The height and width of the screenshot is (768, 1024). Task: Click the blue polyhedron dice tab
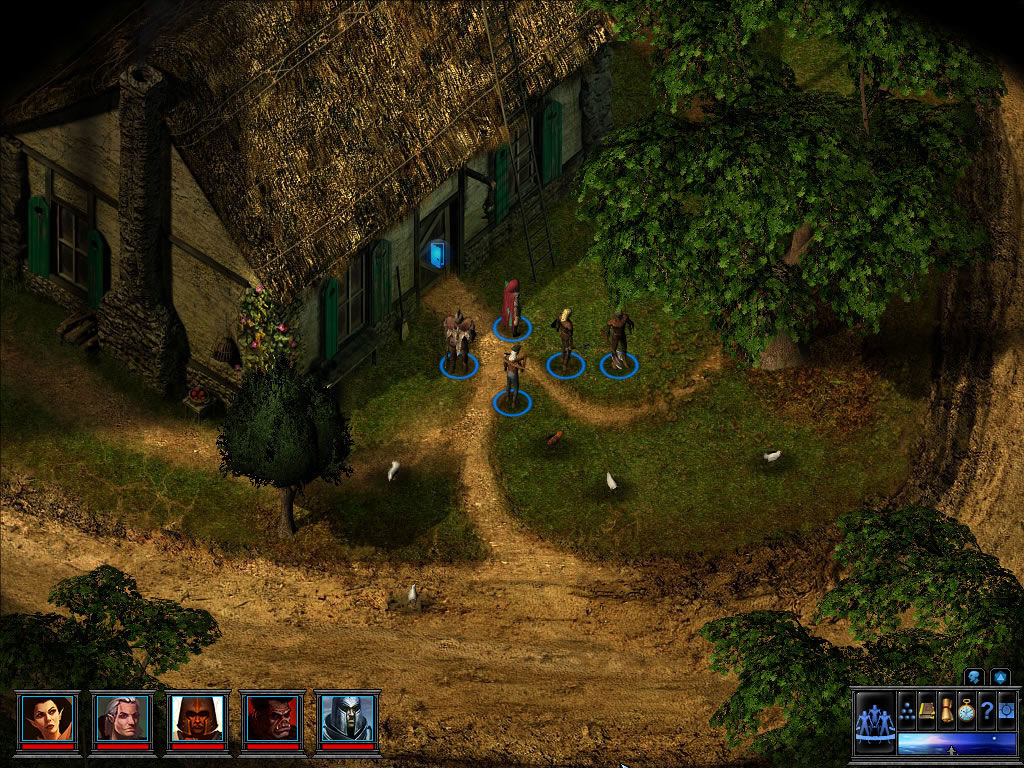(x=999, y=677)
